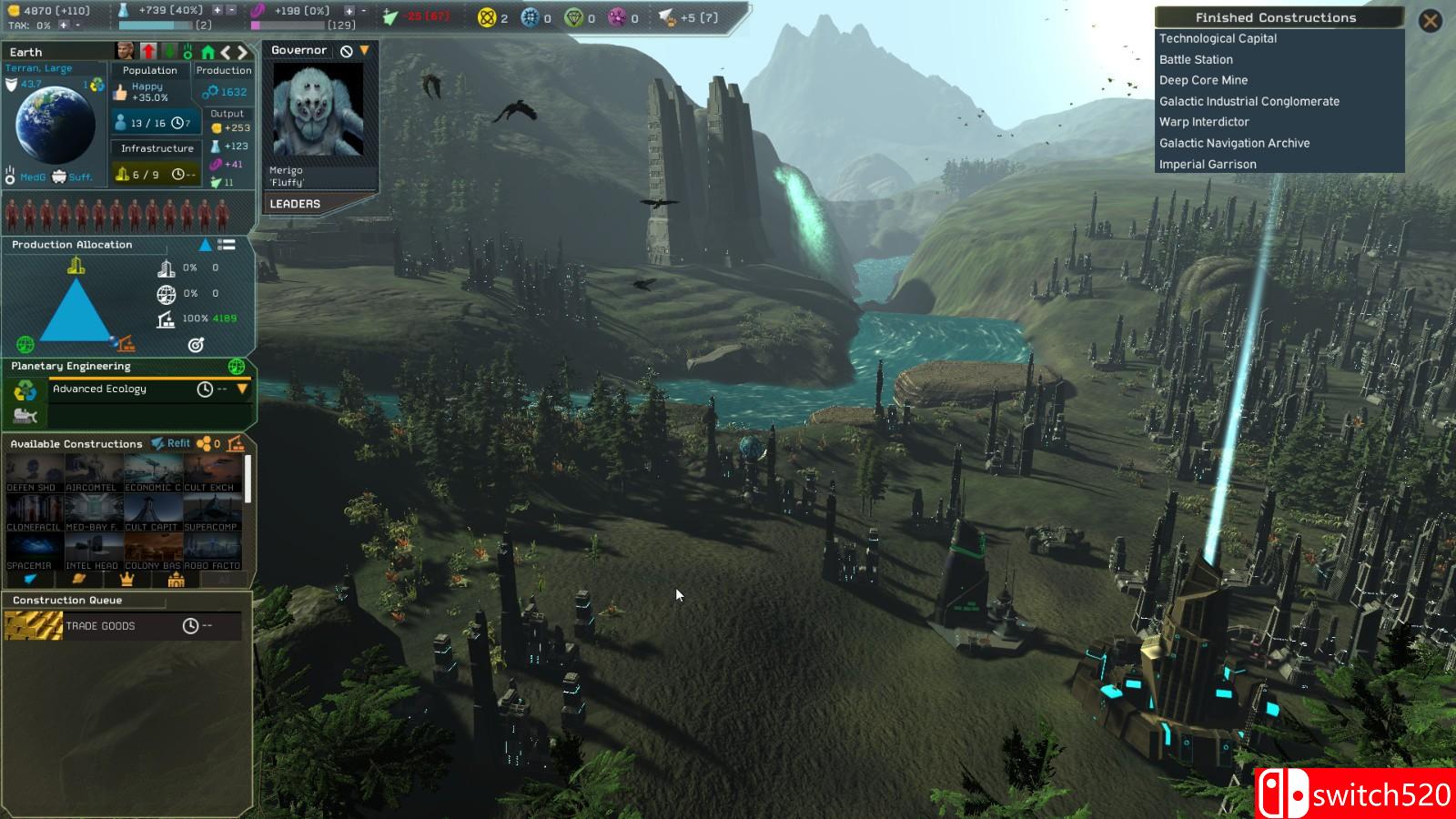Open the governor dropdown arrow

click(365, 51)
